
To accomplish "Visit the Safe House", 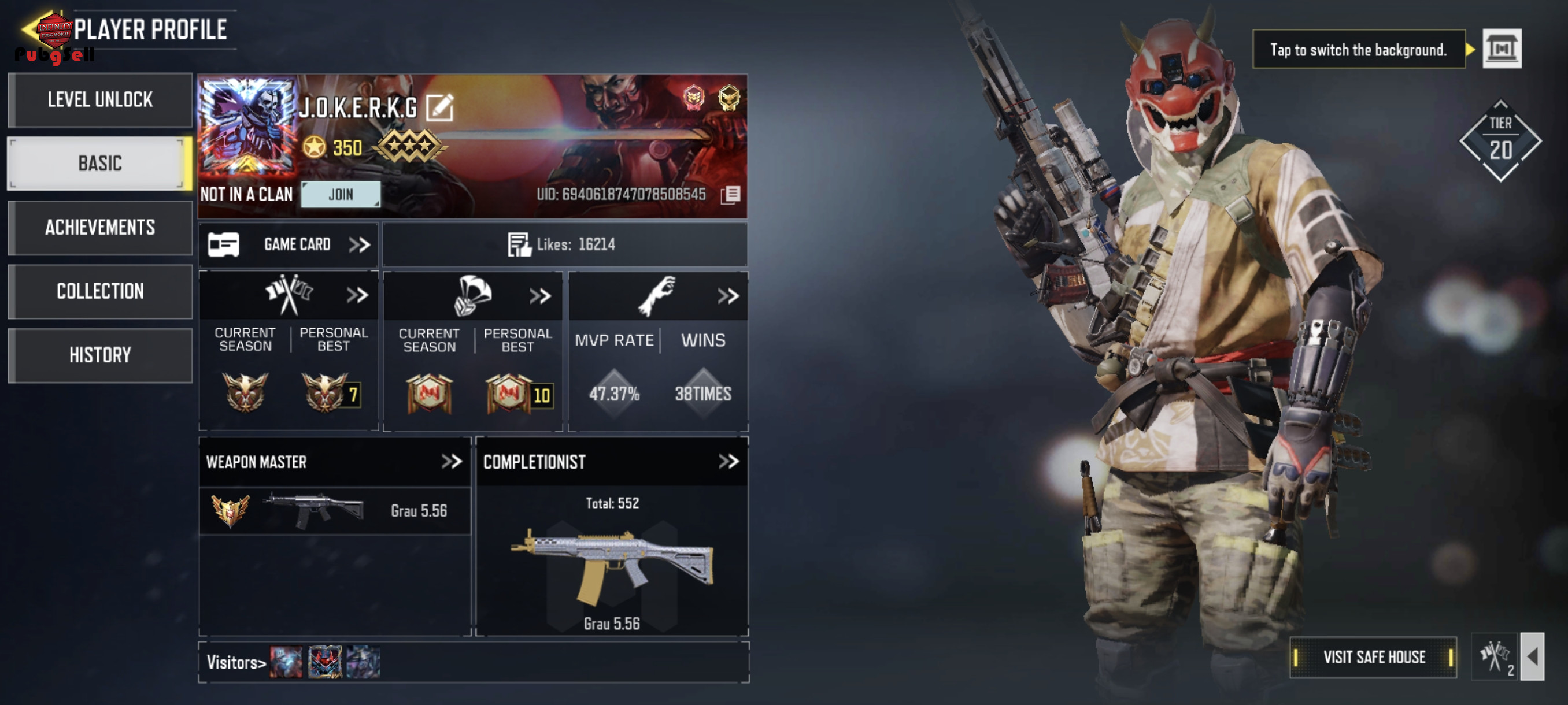I will click(1373, 657).
